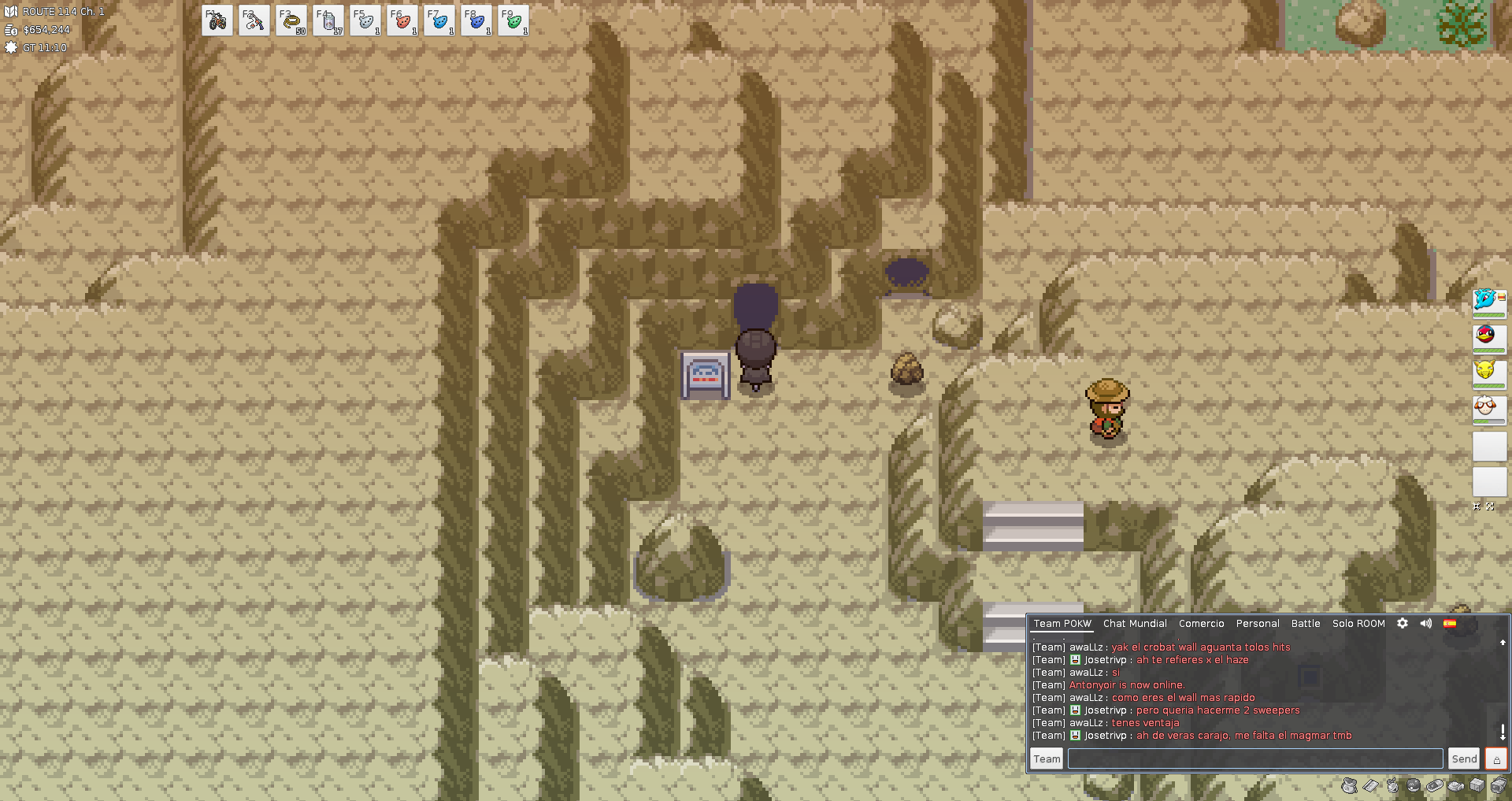Select the fishing rod hotbar slot
This screenshot has width=1512, height=801.
pos(254,21)
